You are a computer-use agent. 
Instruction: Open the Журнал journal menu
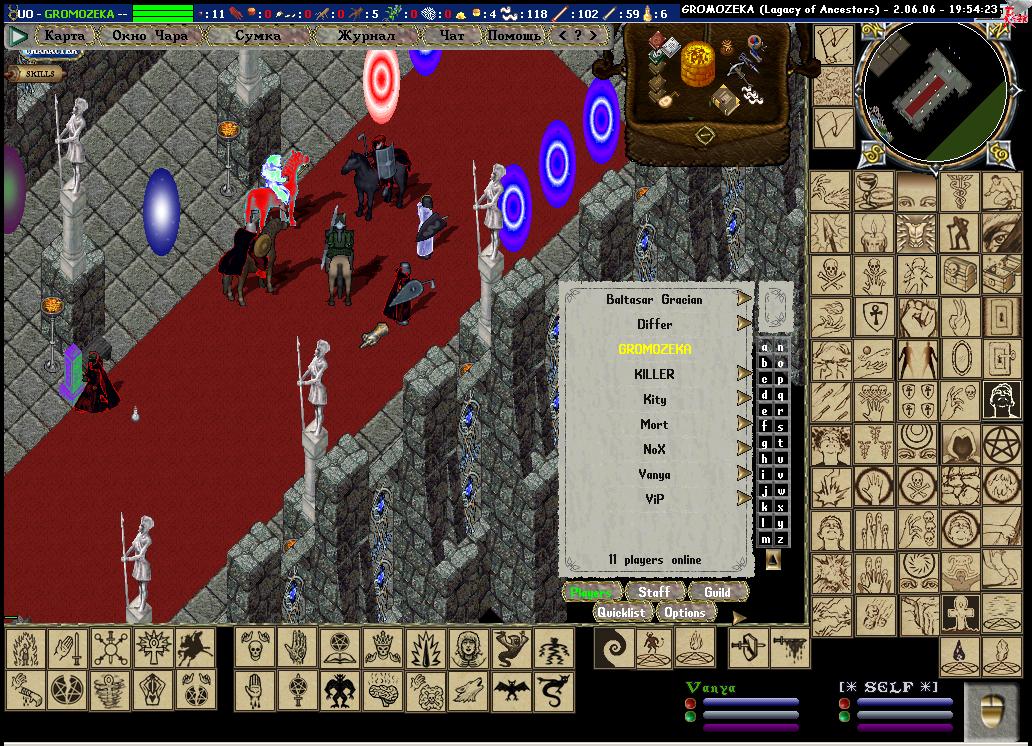tap(366, 36)
